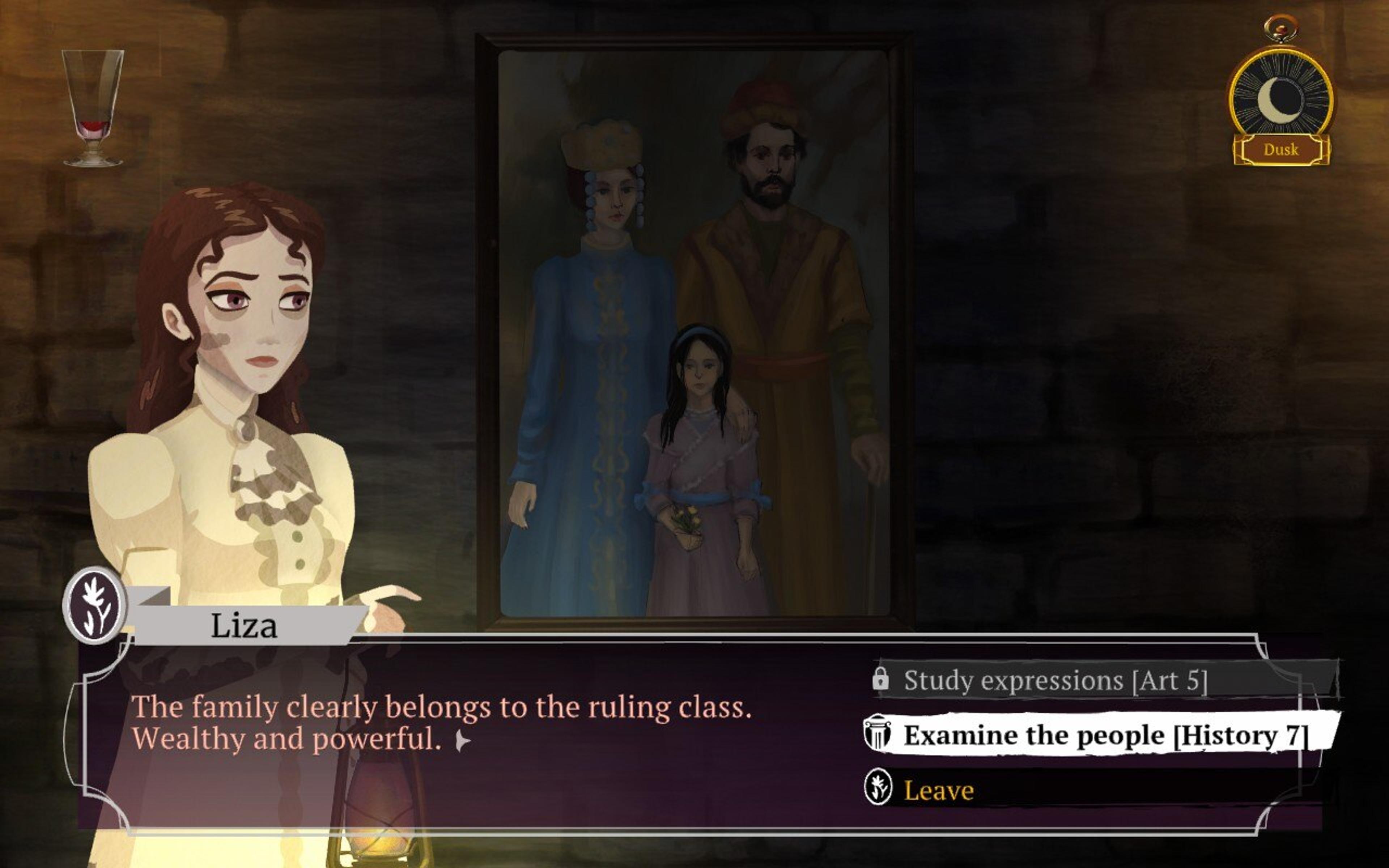
Task: Choose the locked 'Study expressions [Art 5]' option
Action: (x=1055, y=681)
